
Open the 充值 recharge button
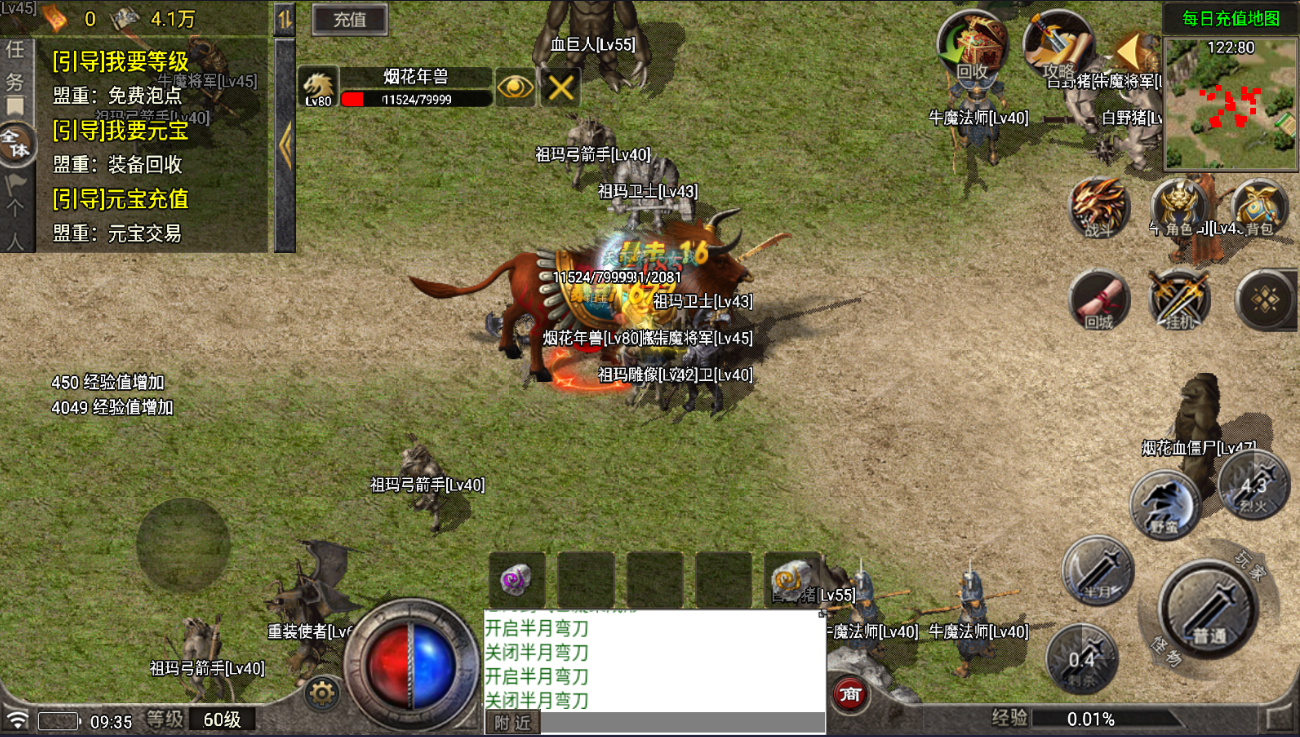[x=349, y=19]
